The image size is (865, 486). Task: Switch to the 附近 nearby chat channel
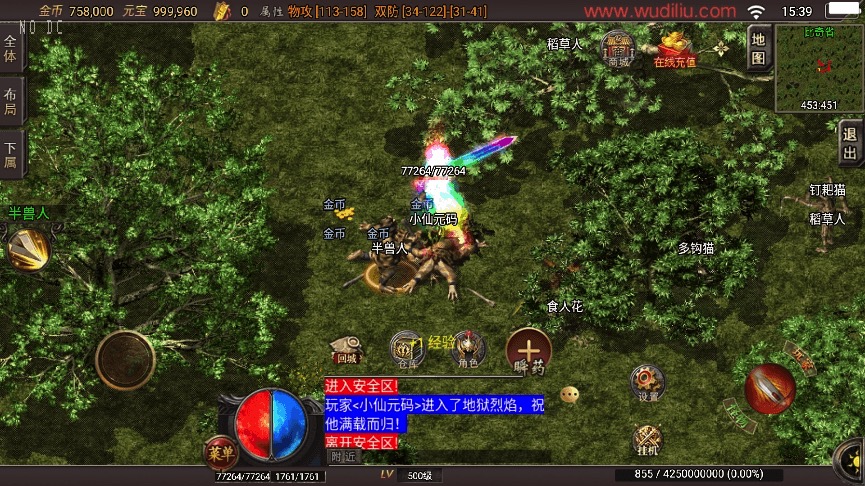pos(343,456)
